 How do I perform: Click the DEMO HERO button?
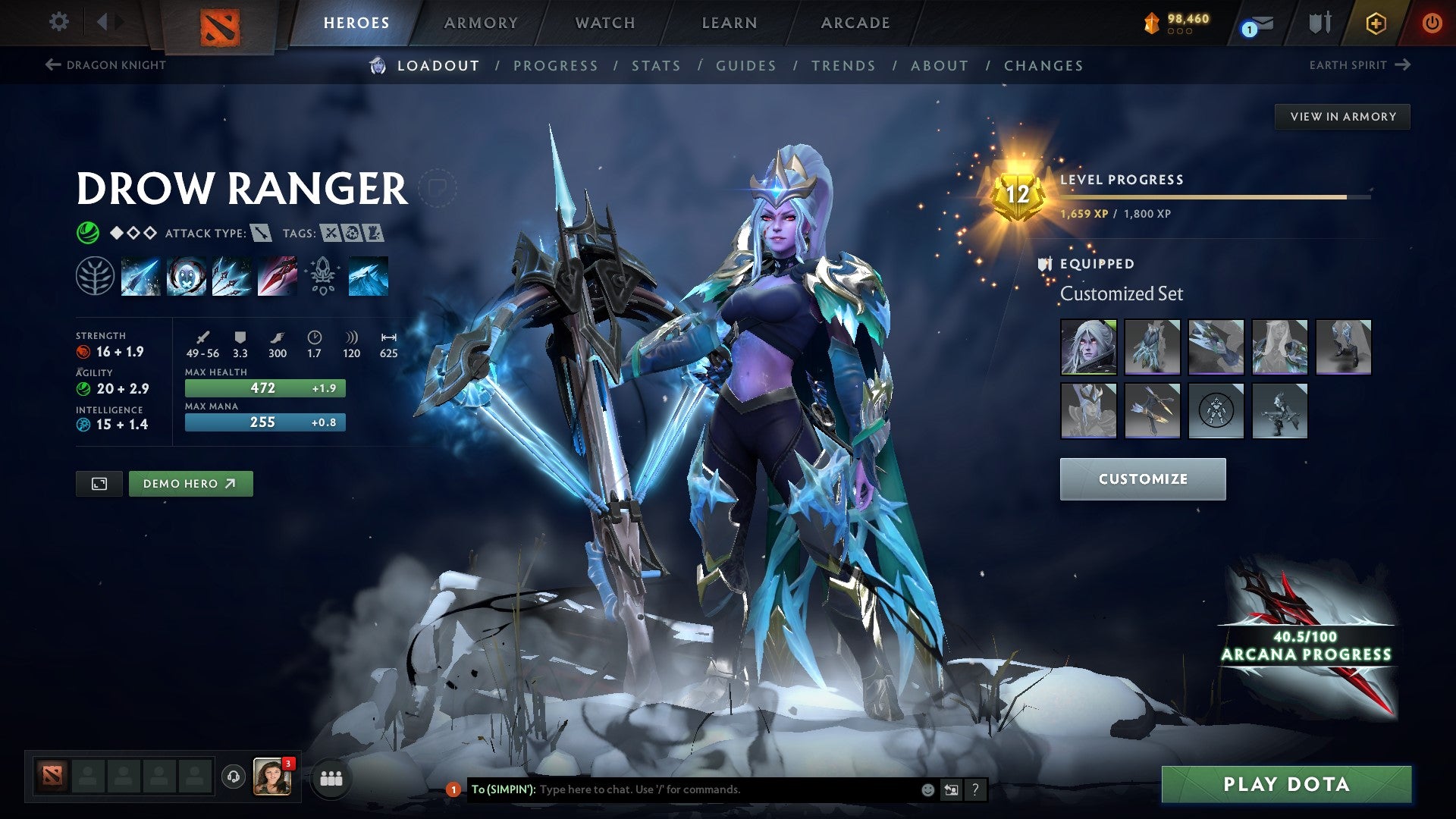190,483
